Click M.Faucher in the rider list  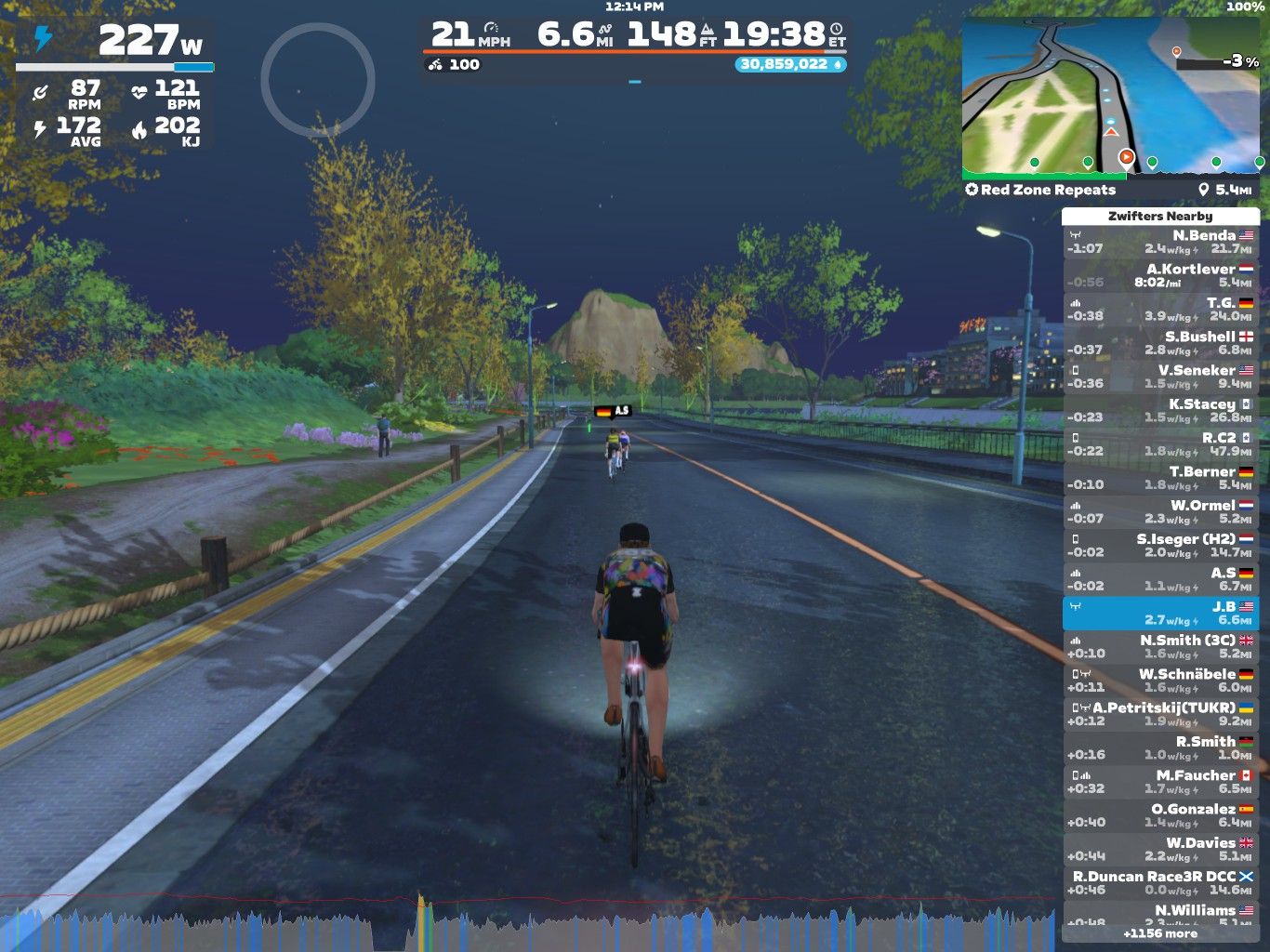[1160, 781]
